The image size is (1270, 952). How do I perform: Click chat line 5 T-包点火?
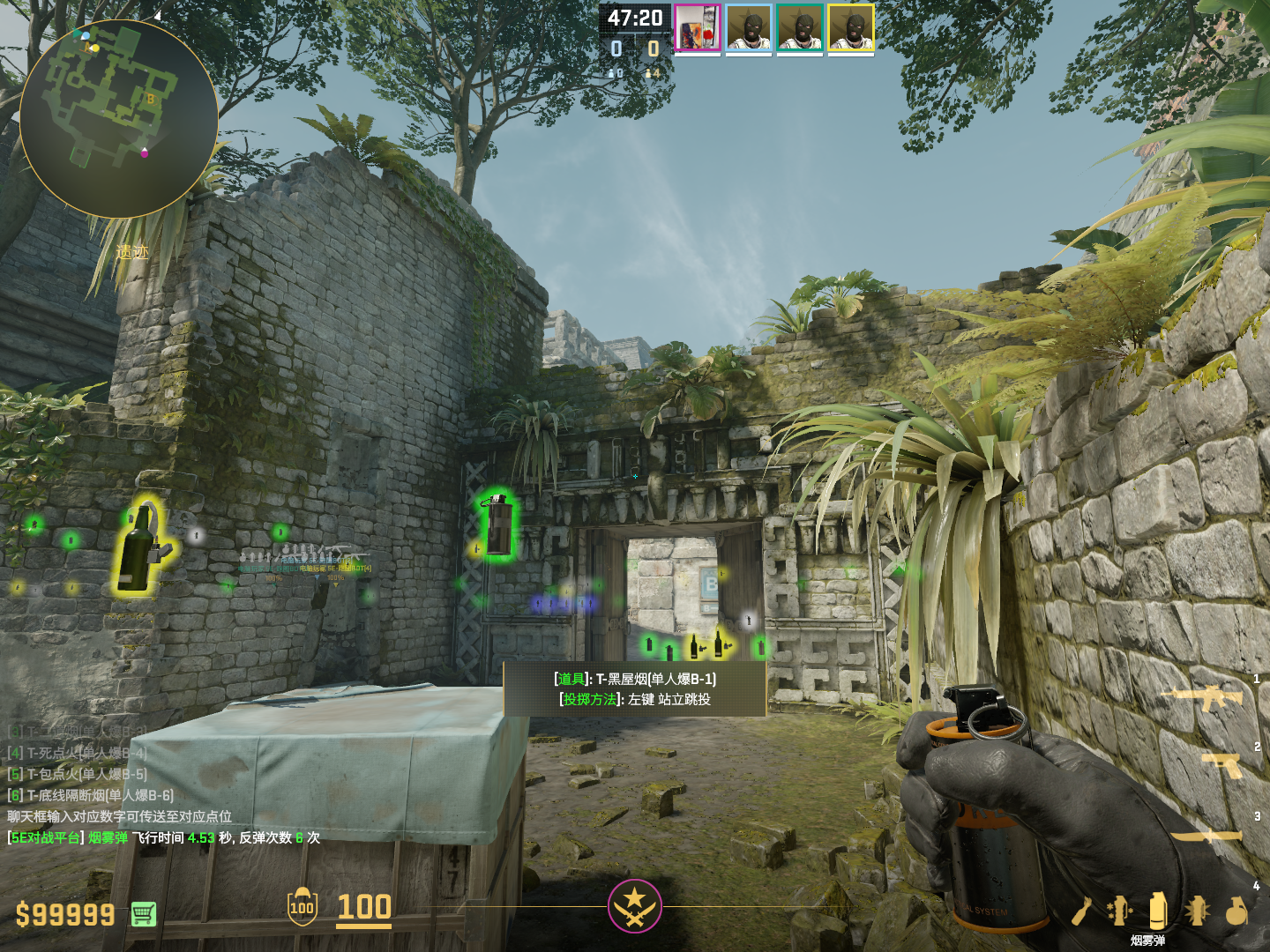tap(78, 774)
